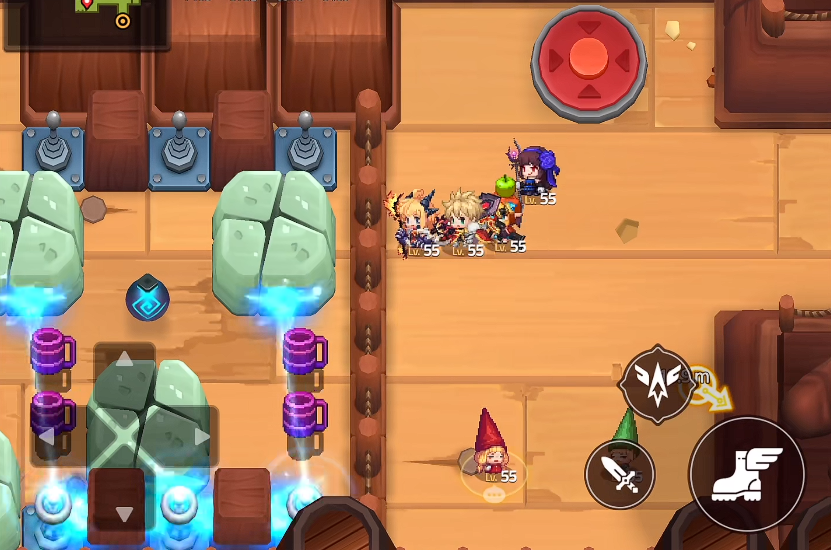The image size is (831, 550).
Task: Move up with the D-pad up arrow
Action: tap(124, 359)
